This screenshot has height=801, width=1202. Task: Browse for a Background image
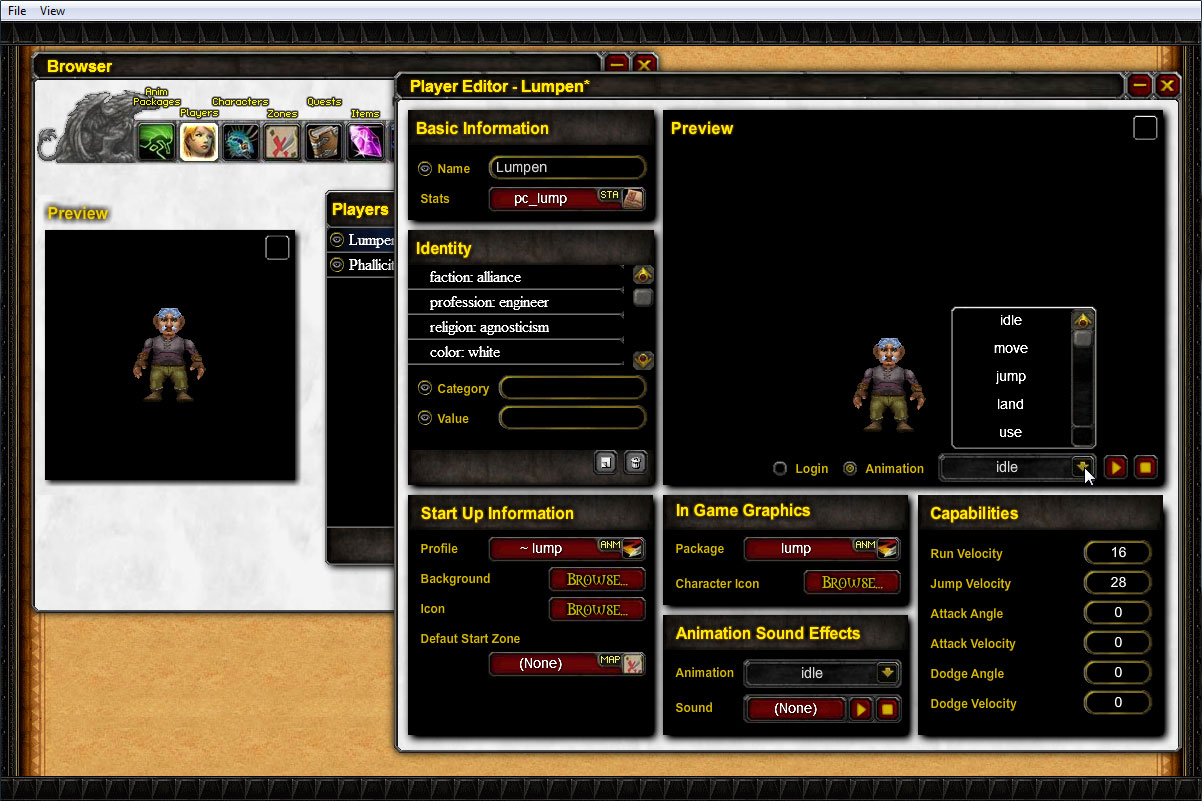click(x=597, y=579)
